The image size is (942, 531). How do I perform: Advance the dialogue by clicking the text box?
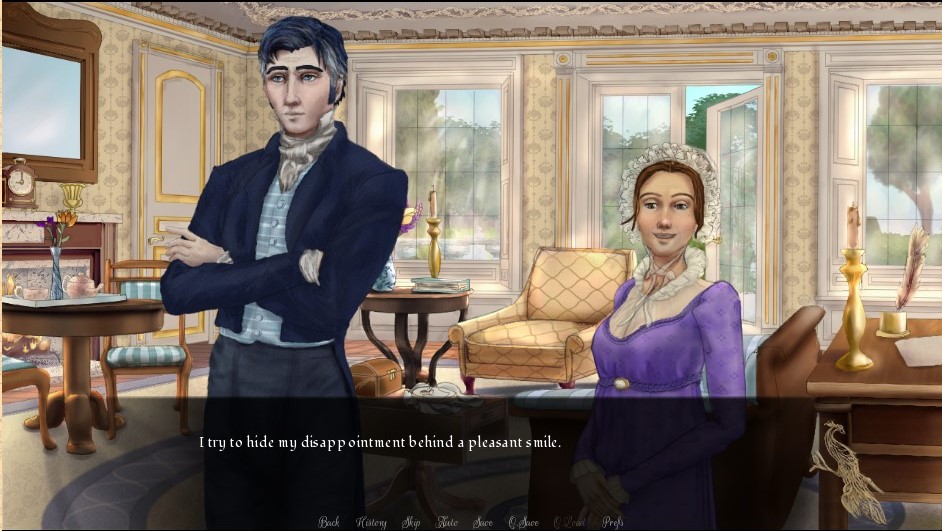470,455
